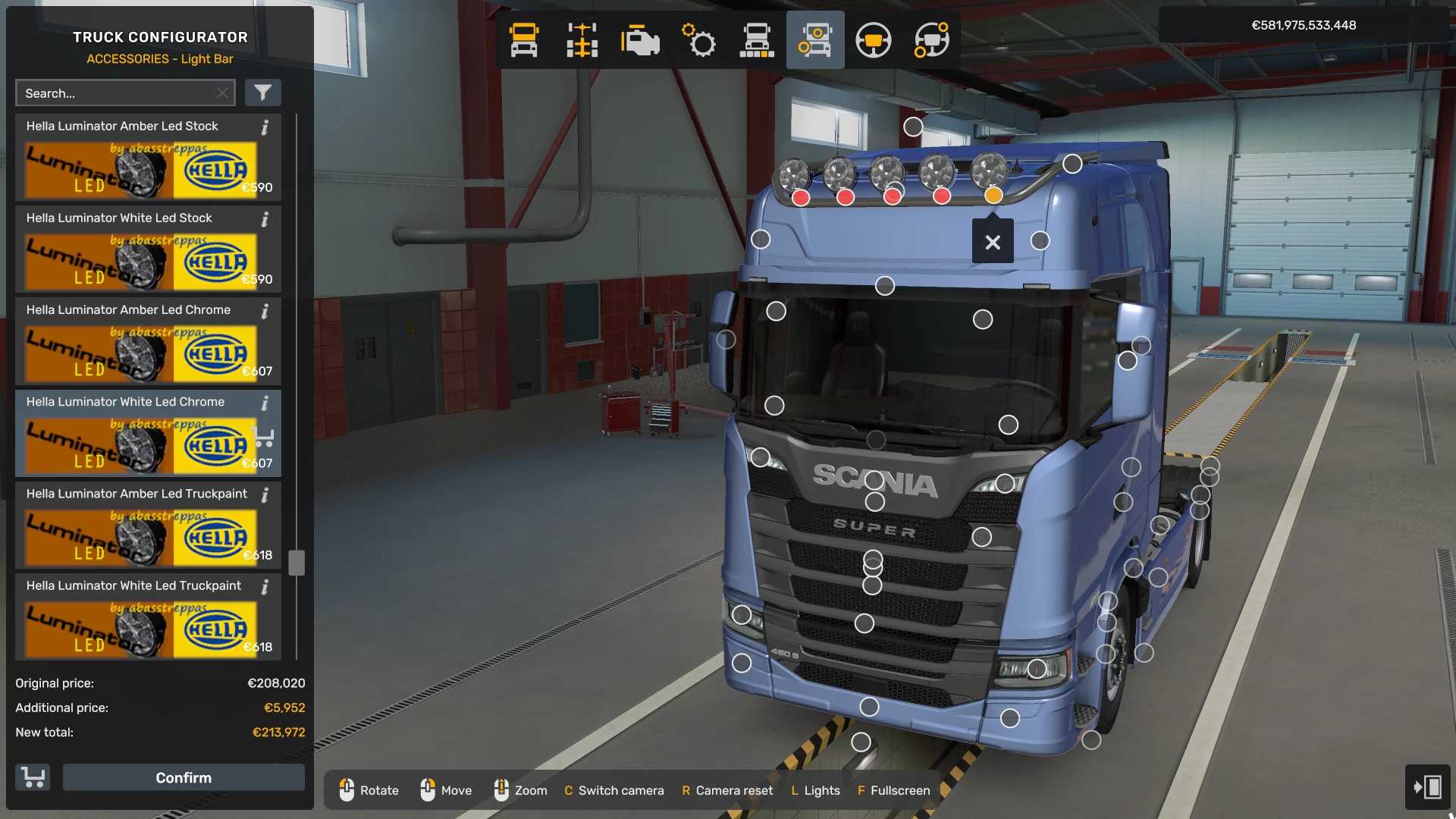Screen dimensions: 1456x819
Task: Select the orange highlighted light bar slot
Action: point(993,196)
